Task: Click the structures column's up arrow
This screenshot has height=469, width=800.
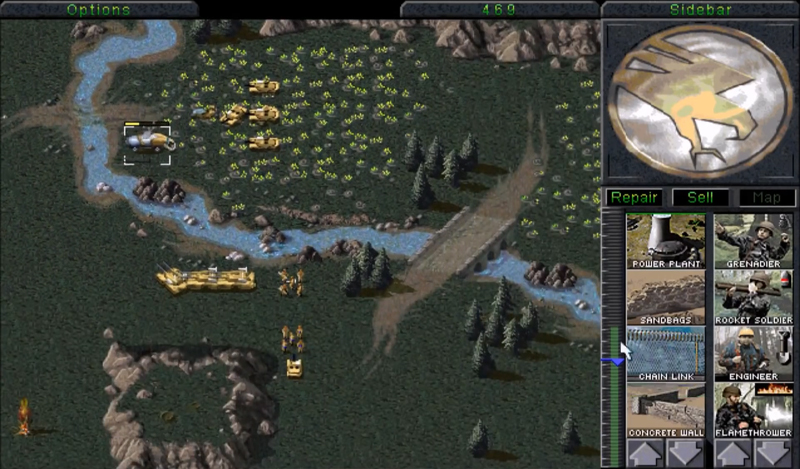Action: coord(645,453)
